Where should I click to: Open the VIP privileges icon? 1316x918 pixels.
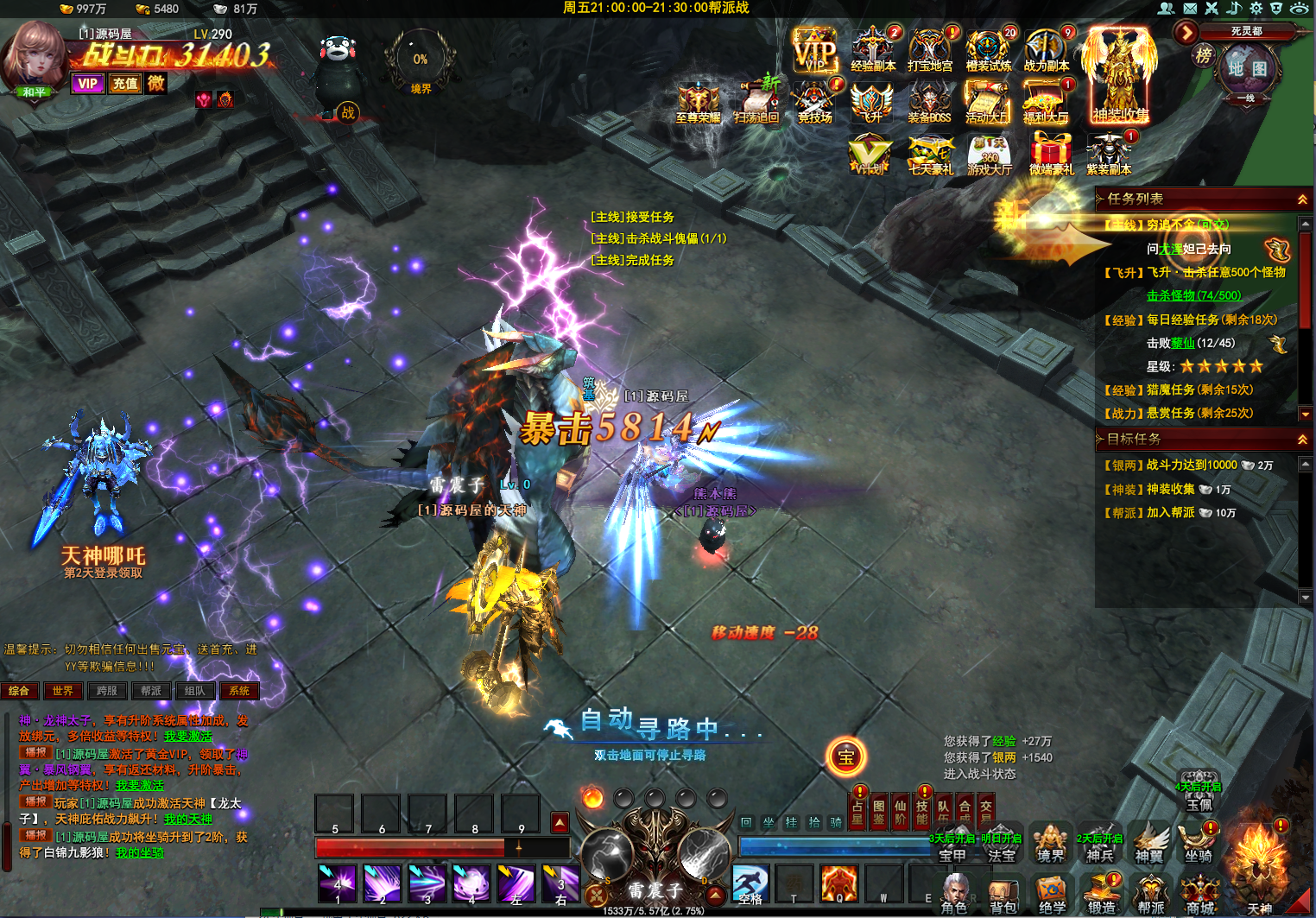(814, 51)
